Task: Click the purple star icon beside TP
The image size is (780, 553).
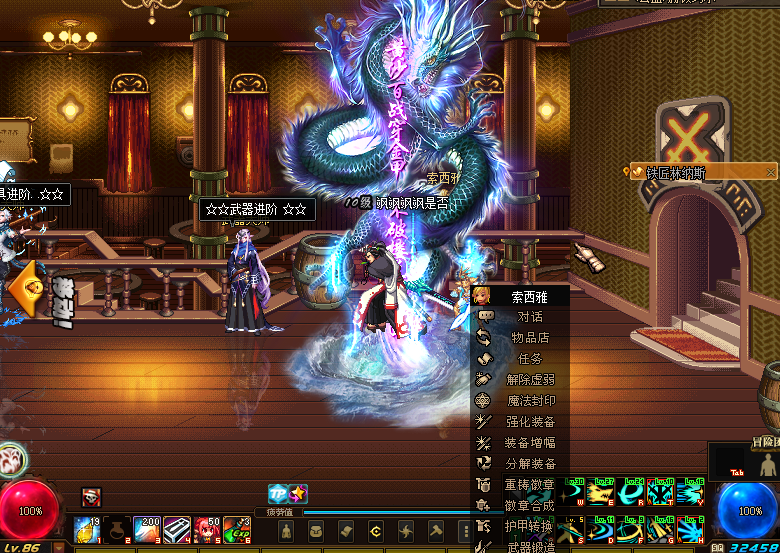Action: point(298,493)
